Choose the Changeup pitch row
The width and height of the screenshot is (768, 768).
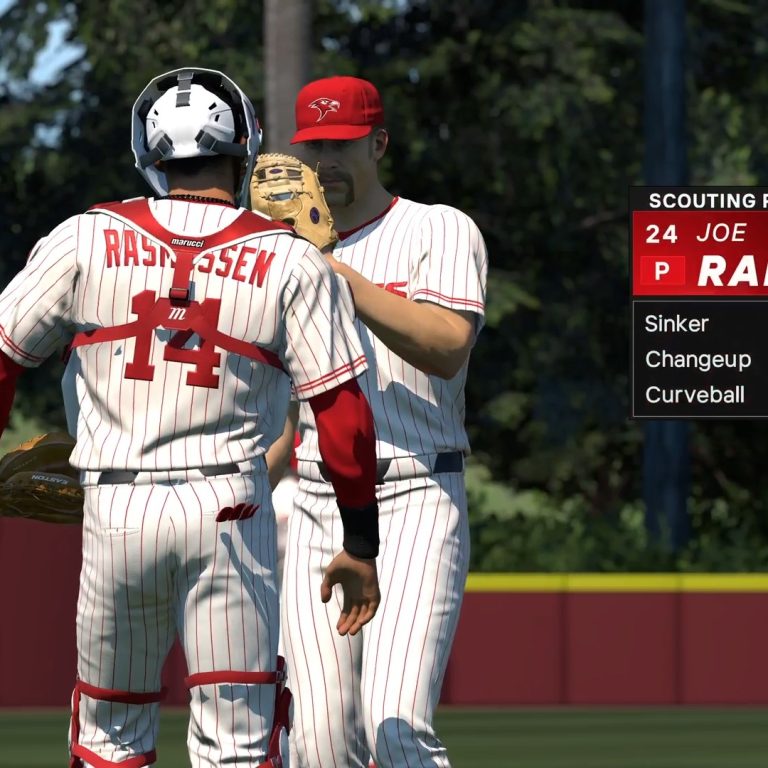click(x=700, y=359)
